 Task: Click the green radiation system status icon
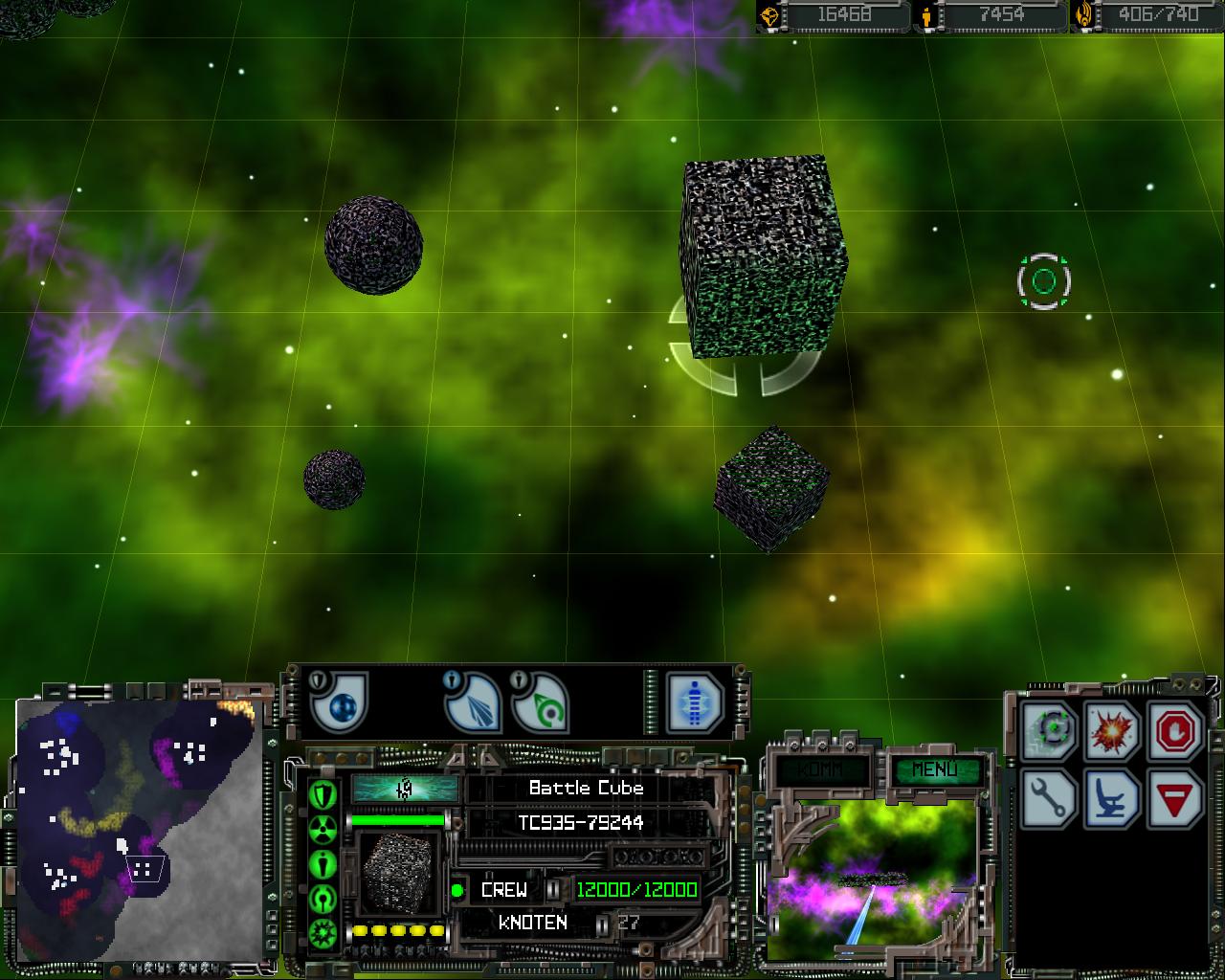pyautogui.click(x=323, y=829)
